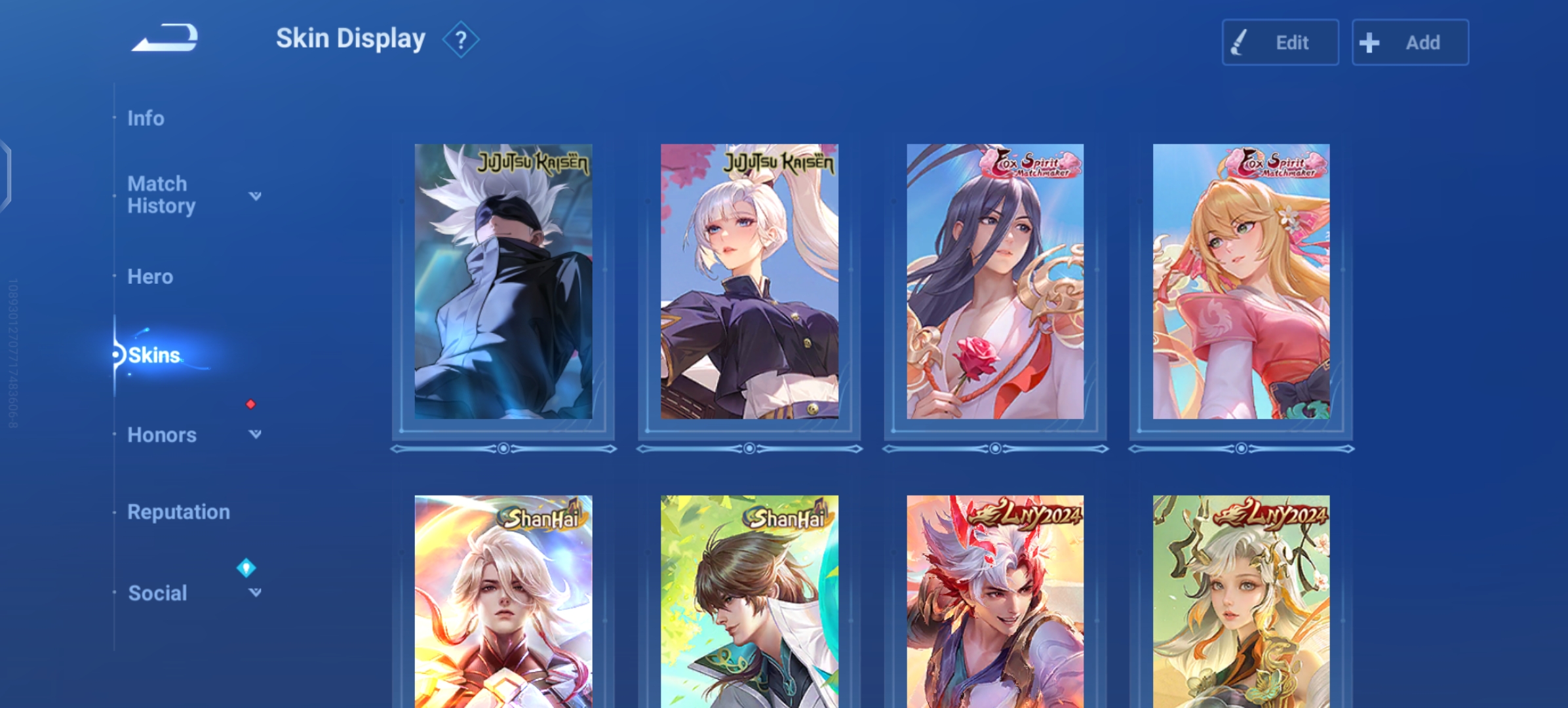Choose the blonde Fox Spirit Matchmaker skin

pos(1241,282)
